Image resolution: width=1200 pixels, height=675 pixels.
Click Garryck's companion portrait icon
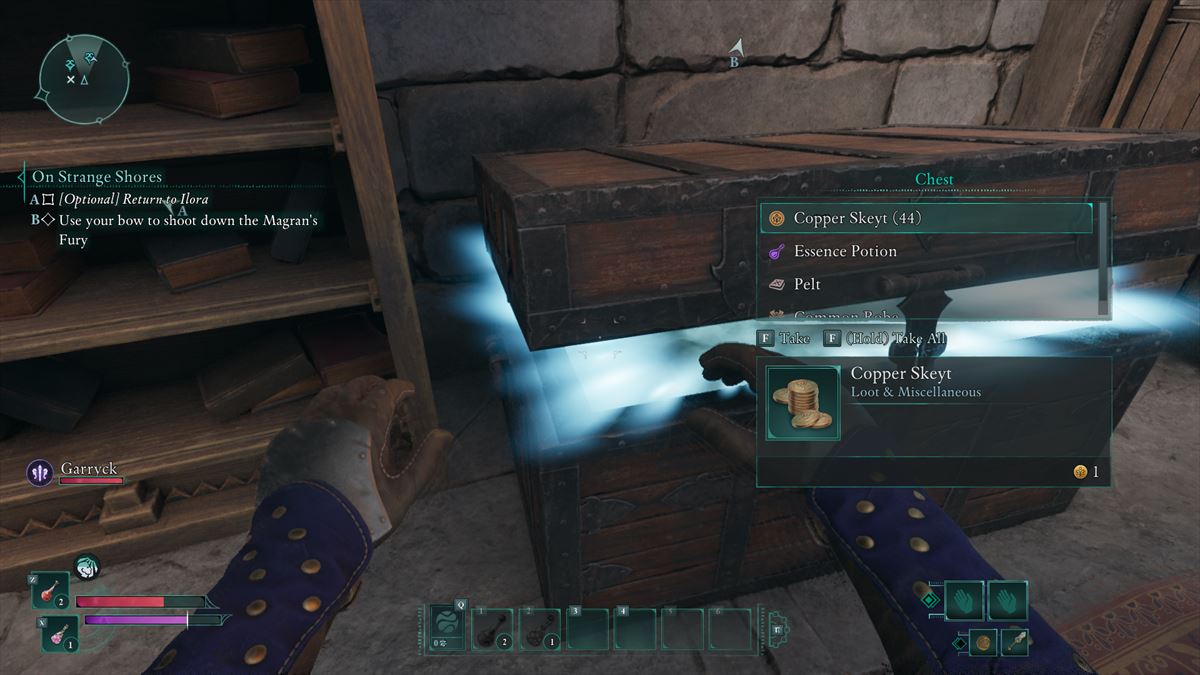(40, 472)
